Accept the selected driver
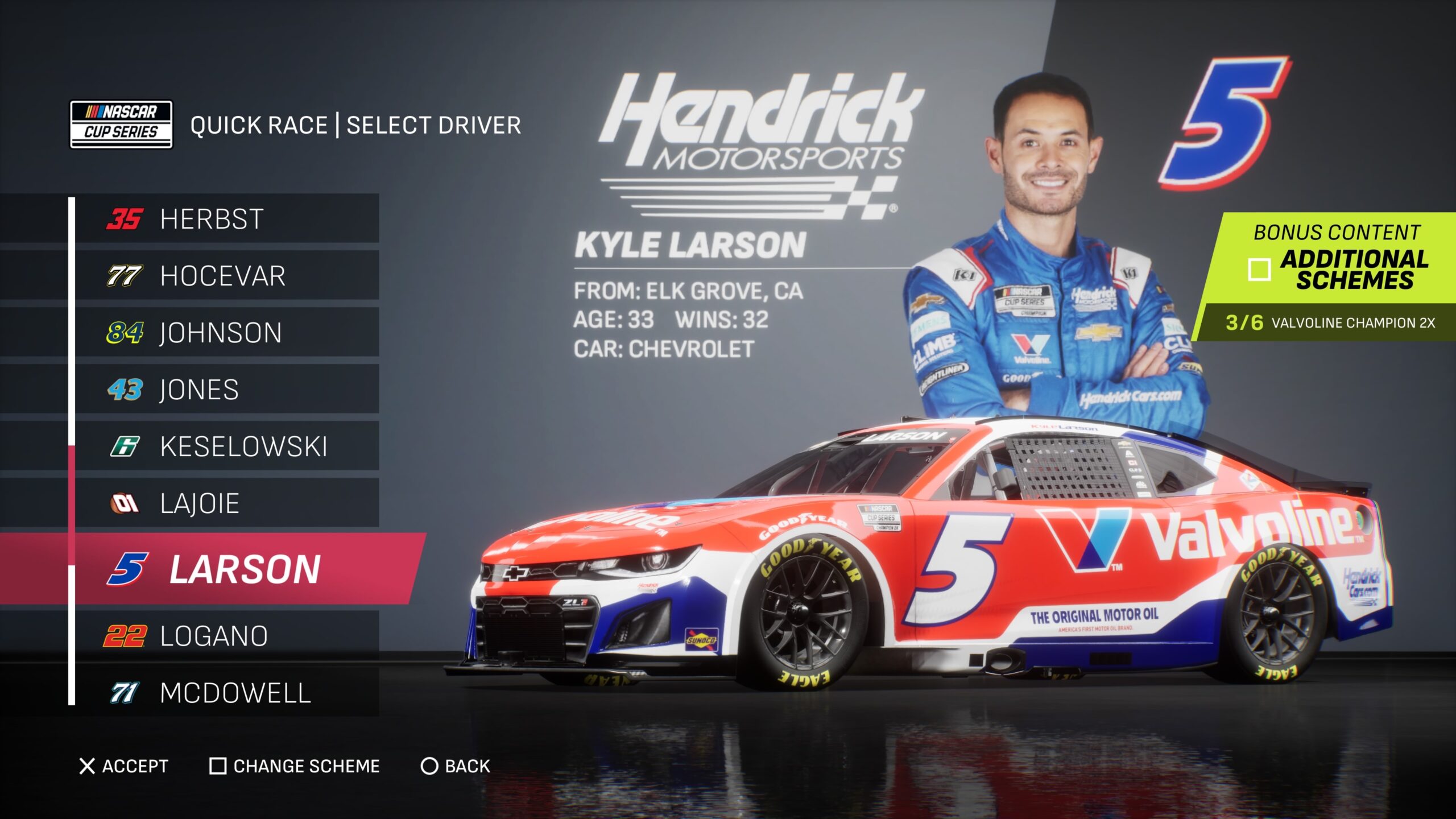Viewport: 1456px width, 819px height. (124, 766)
